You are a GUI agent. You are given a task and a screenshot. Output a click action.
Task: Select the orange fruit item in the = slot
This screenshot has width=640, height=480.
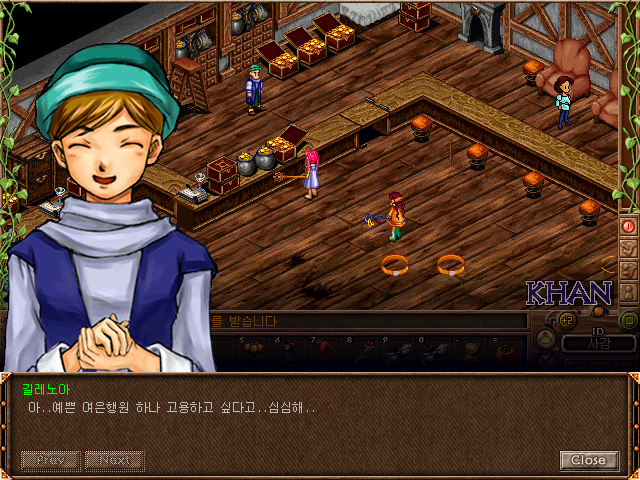pyautogui.click(x=507, y=350)
